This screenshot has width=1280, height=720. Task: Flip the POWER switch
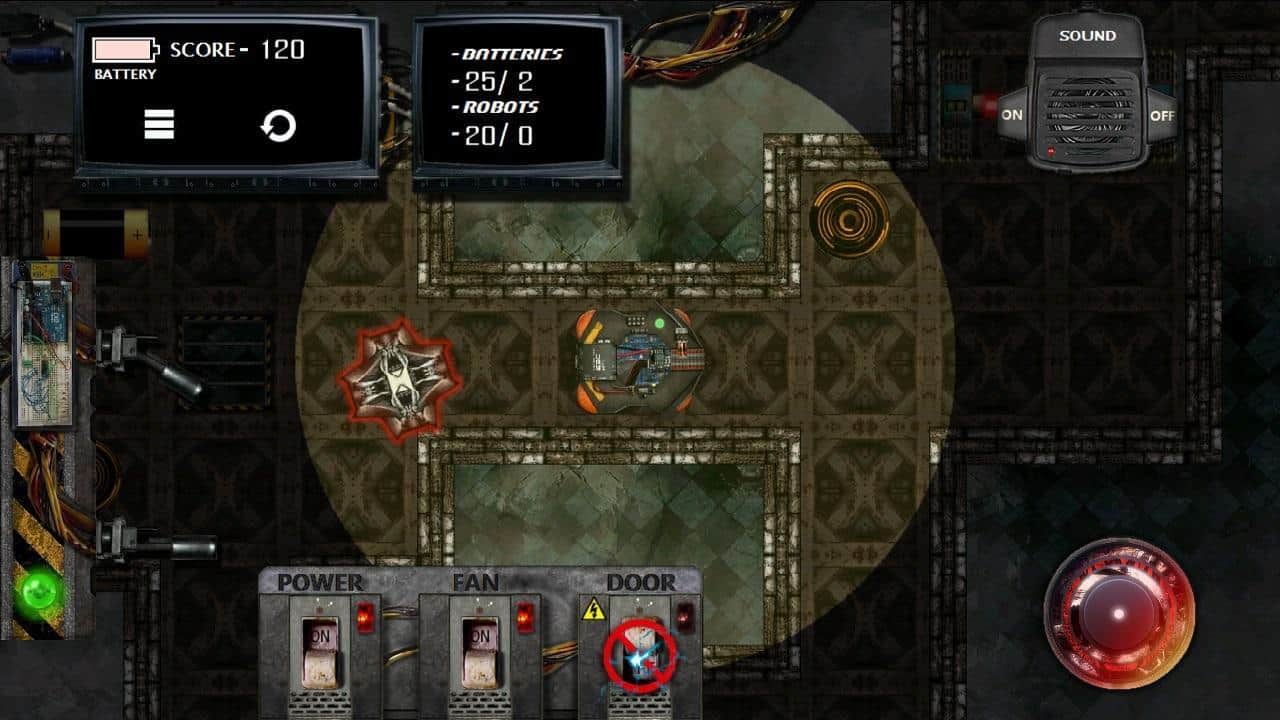coord(321,650)
